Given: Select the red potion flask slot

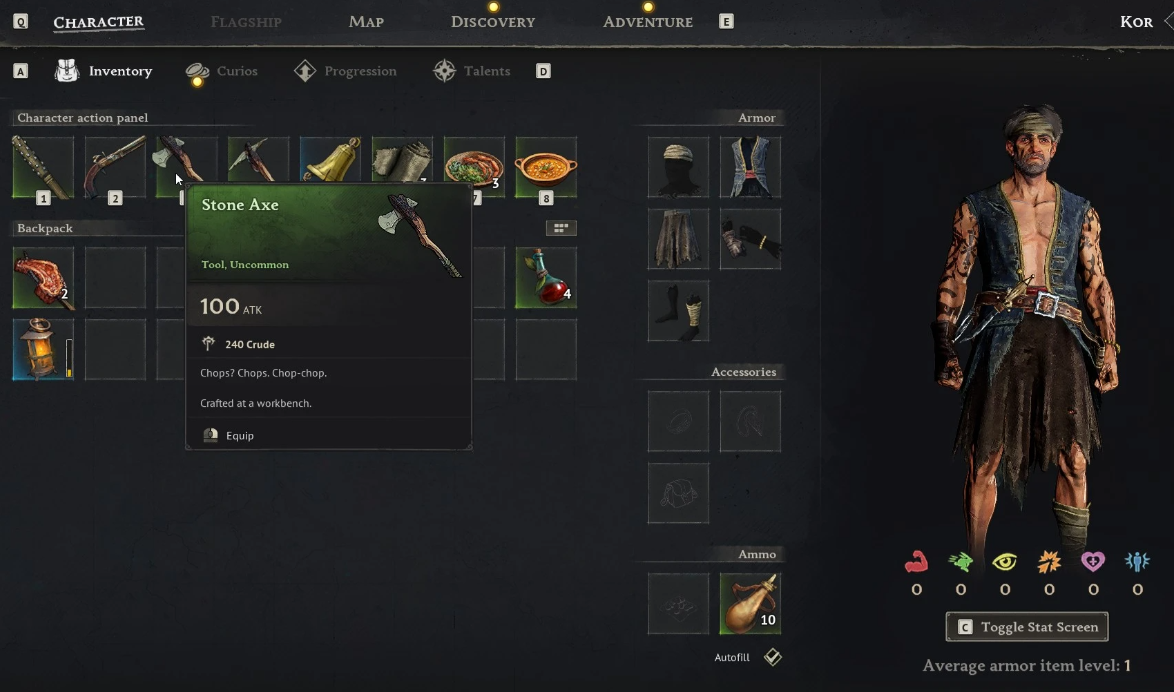Looking at the screenshot, I should point(546,278).
